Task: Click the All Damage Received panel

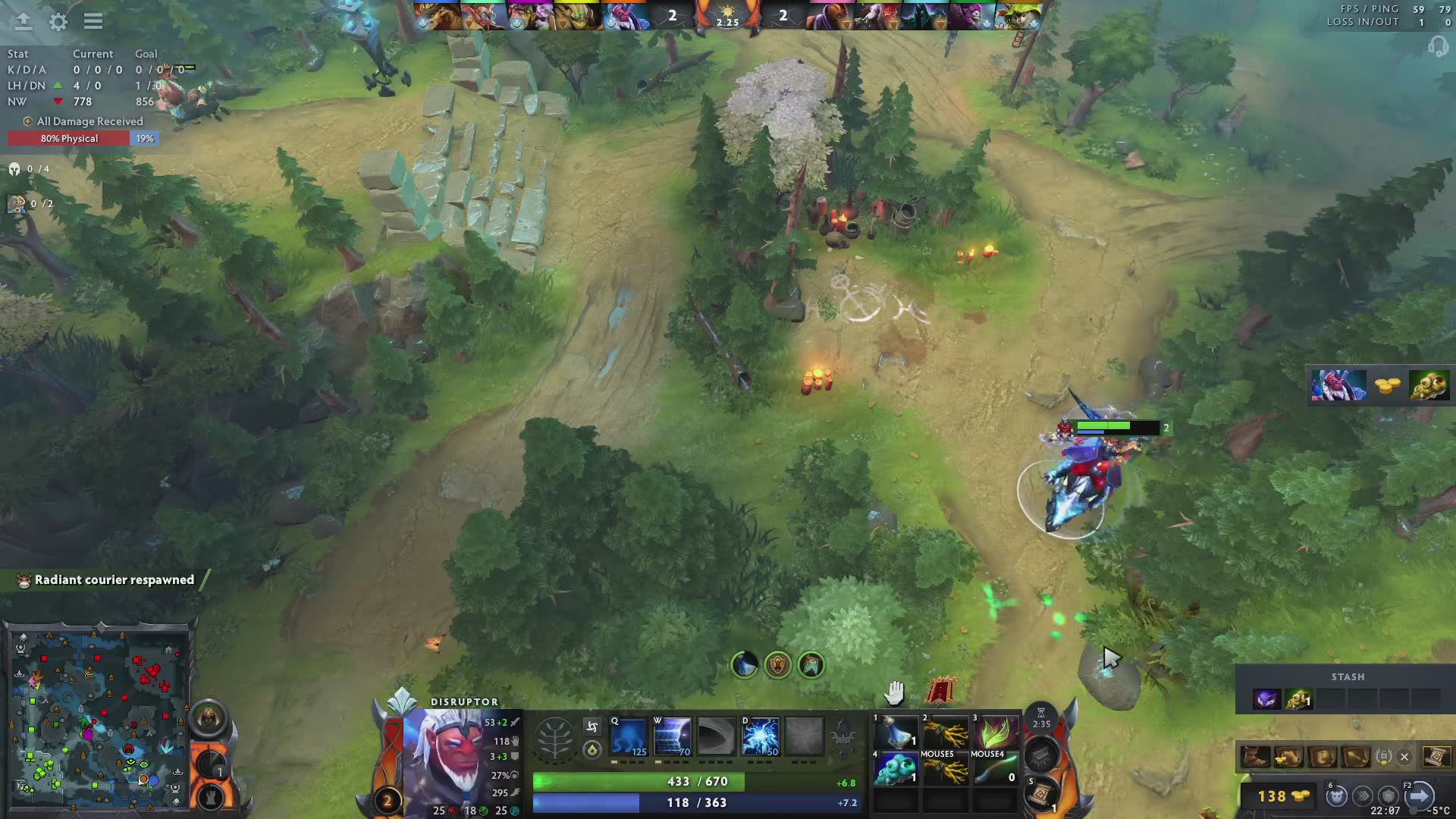Action: coord(83,121)
